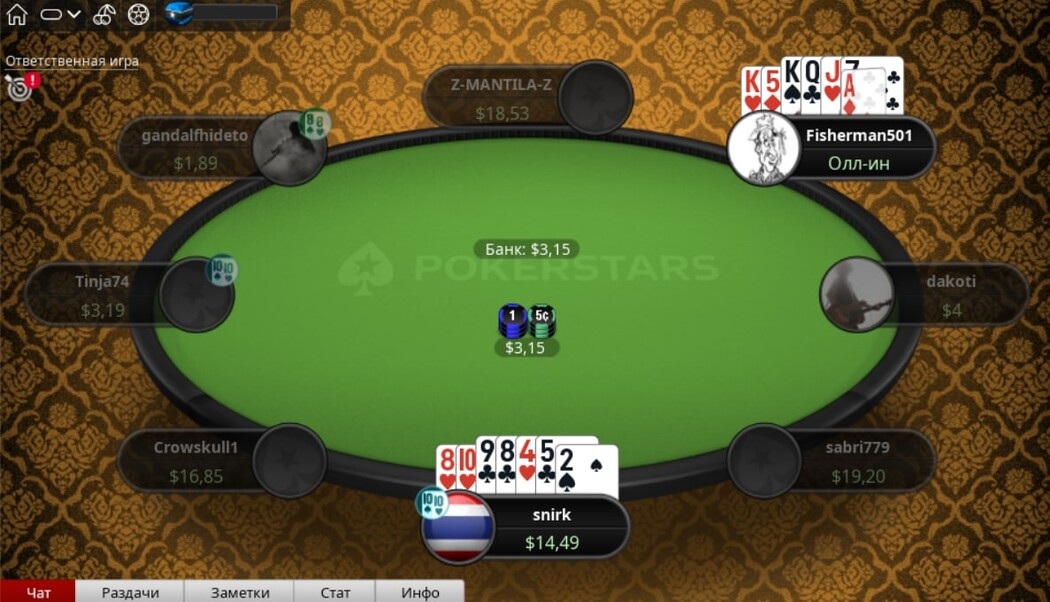This screenshot has width=1050, height=602.
Task: Switch to the Раздачи tab
Action: [130, 592]
